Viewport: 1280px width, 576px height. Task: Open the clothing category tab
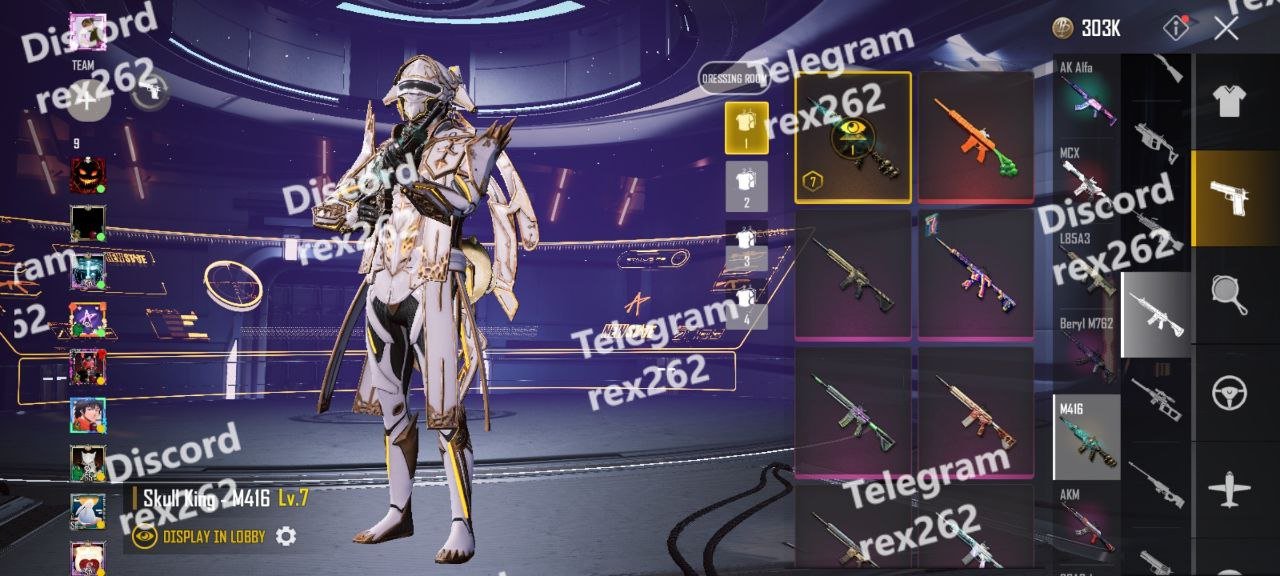tap(1229, 101)
